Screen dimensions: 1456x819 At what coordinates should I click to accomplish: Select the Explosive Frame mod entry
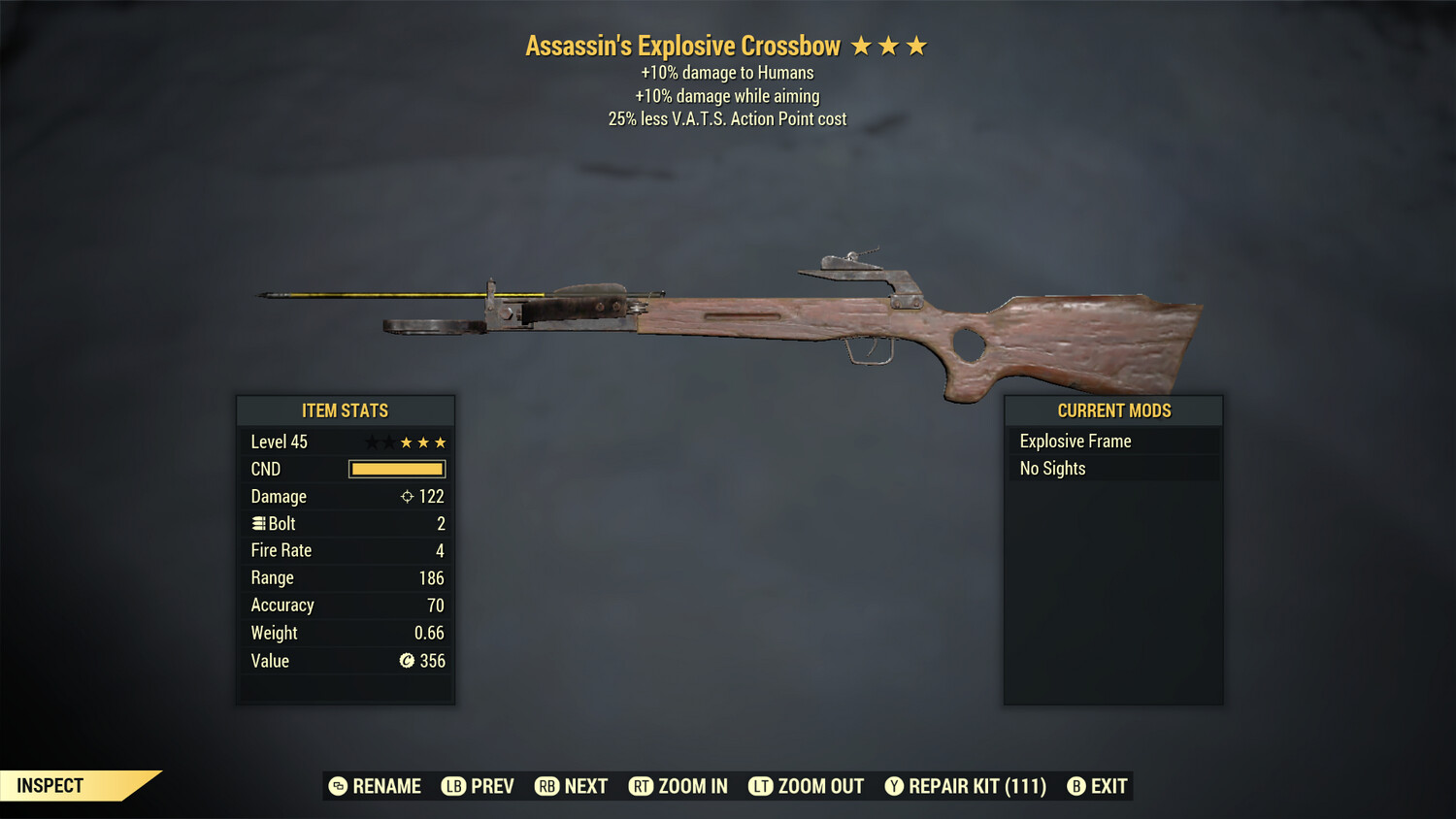pyautogui.click(x=1075, y=441)
